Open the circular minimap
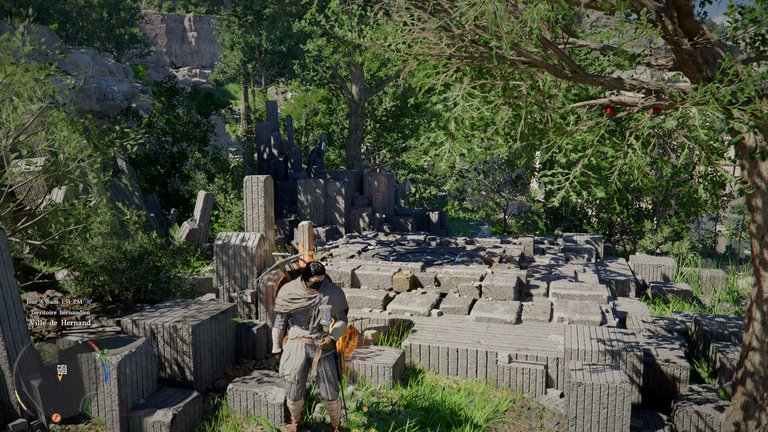Screen dimensions: 768x432 click(60, 375)
